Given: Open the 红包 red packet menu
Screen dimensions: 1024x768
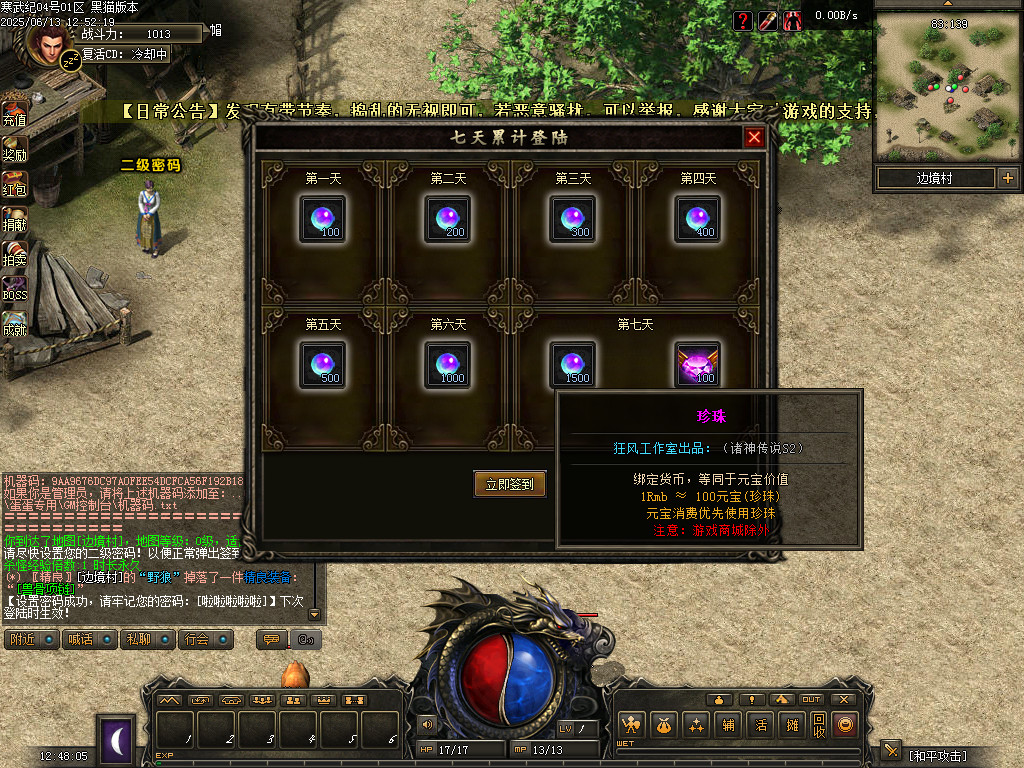Looking at the screenshot, I should [x=14, y=183].
